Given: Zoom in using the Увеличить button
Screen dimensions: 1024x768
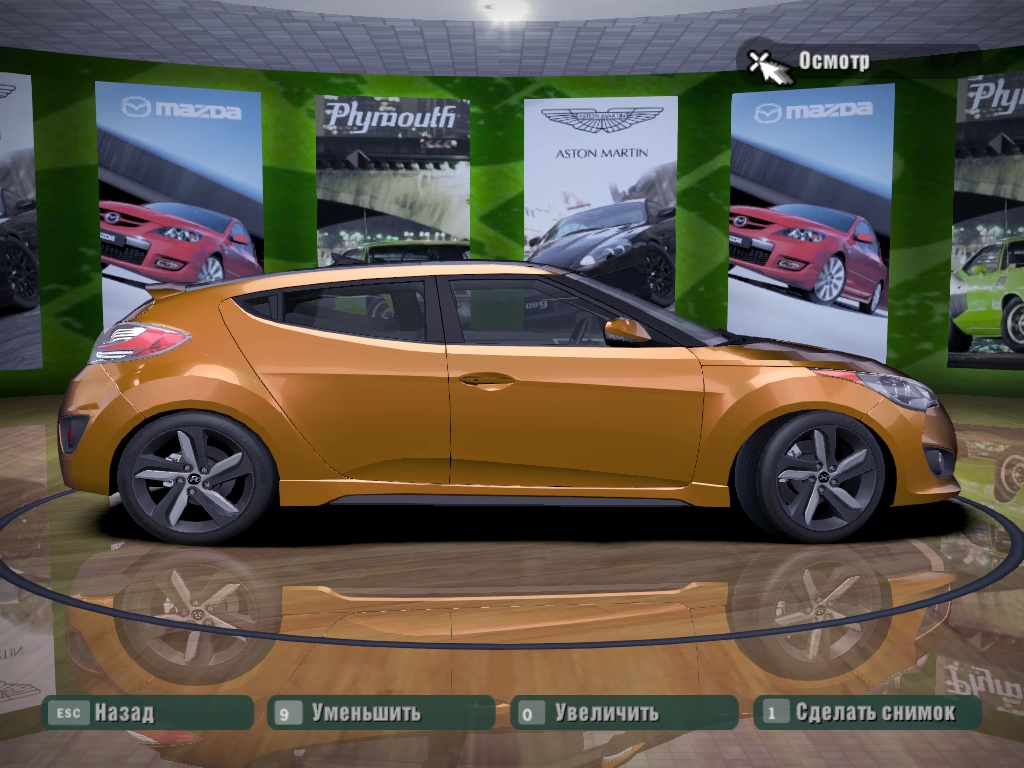Looking at the screenshot, I should [x=623, y=713].
